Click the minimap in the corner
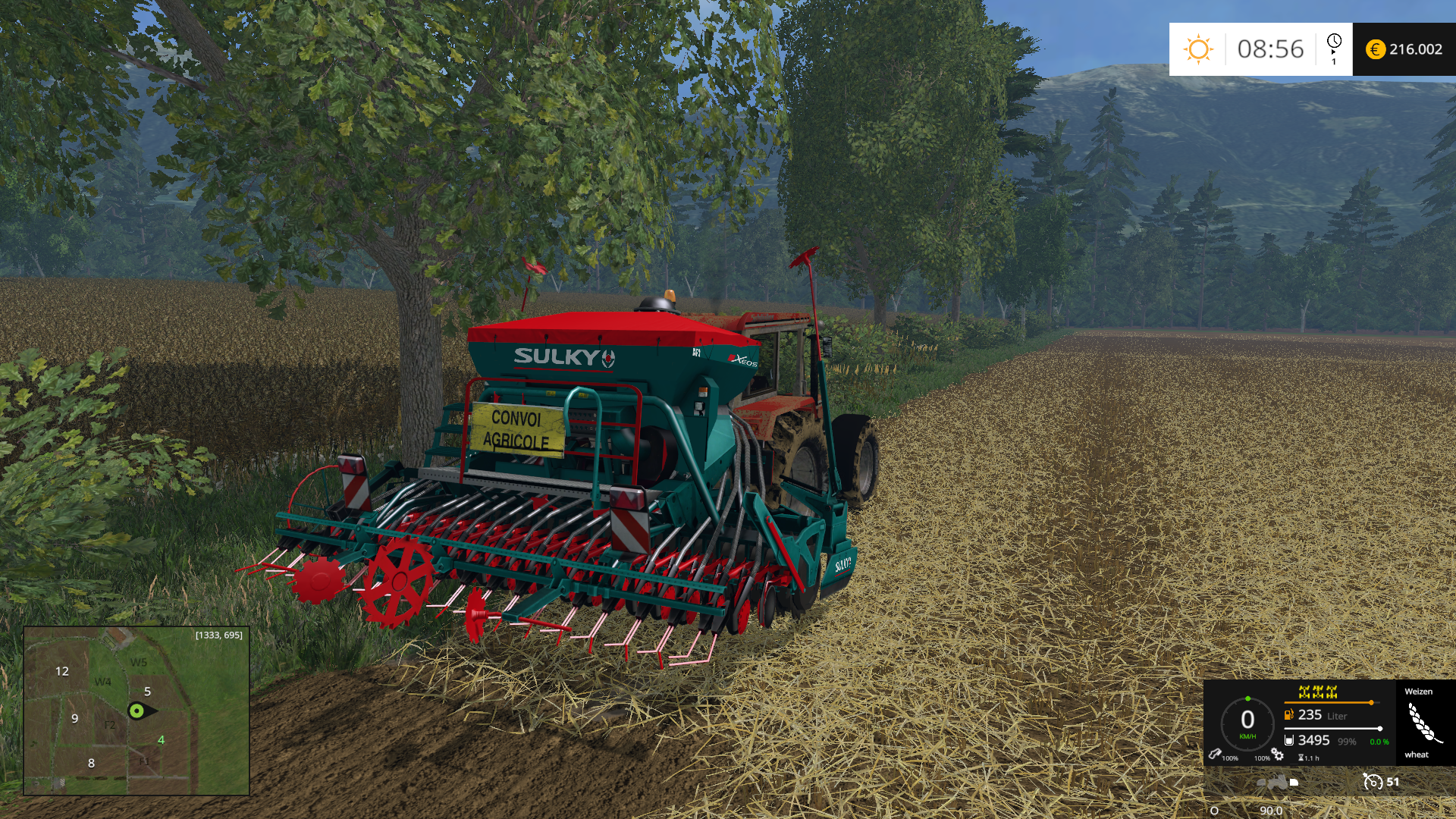The image size is (1456, 819). pyautogui.click(x=136, y=711)
